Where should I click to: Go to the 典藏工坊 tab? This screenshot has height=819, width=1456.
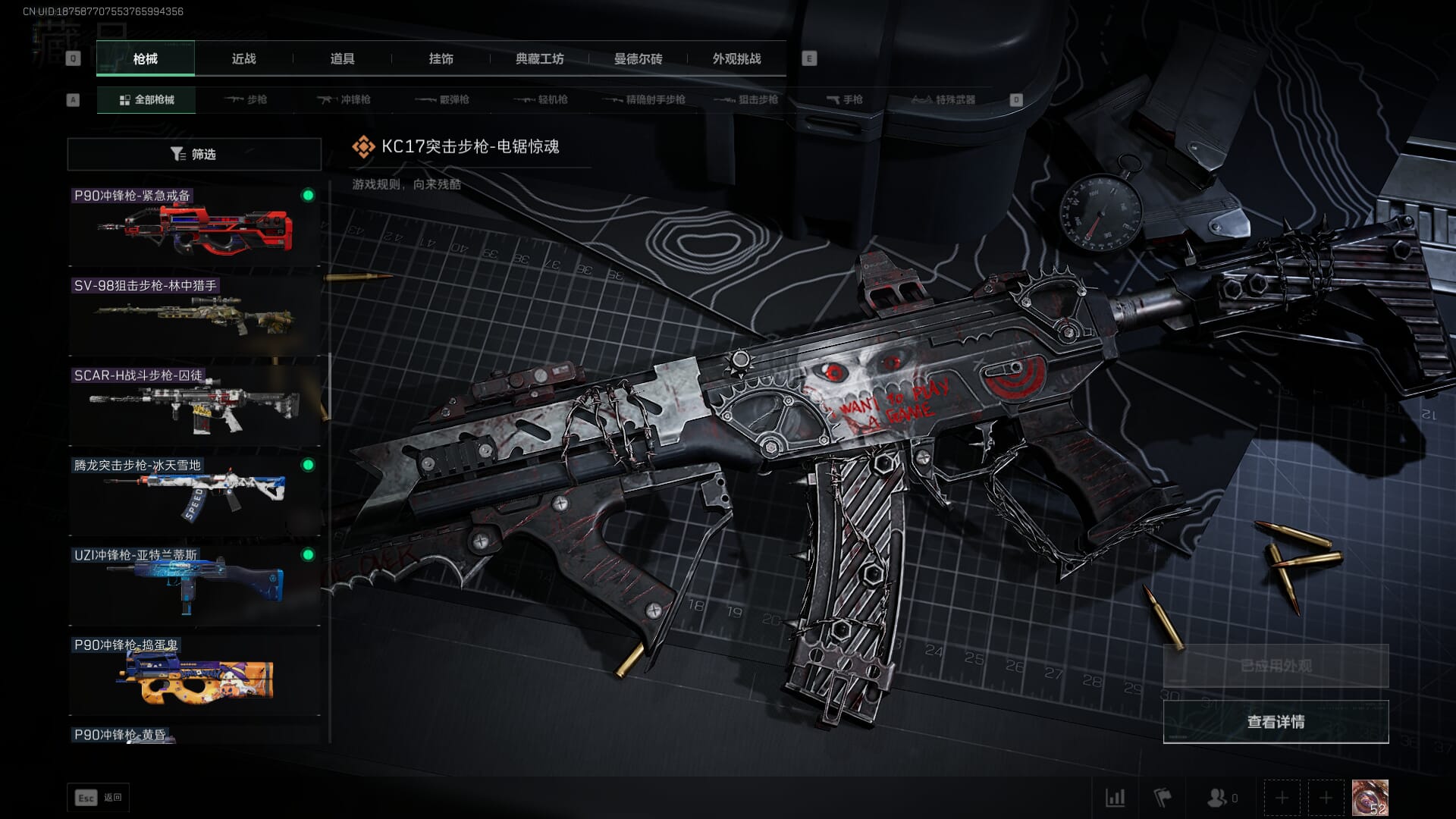pyautogui.click(x=539, y=58)
